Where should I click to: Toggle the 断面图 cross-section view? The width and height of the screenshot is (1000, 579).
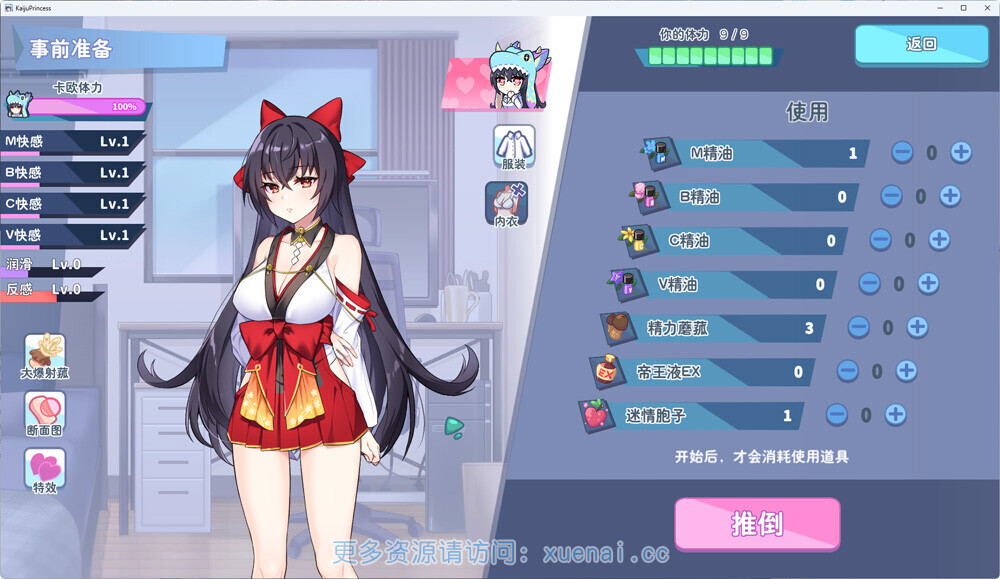pyautogui.click(x=45, y=414)
